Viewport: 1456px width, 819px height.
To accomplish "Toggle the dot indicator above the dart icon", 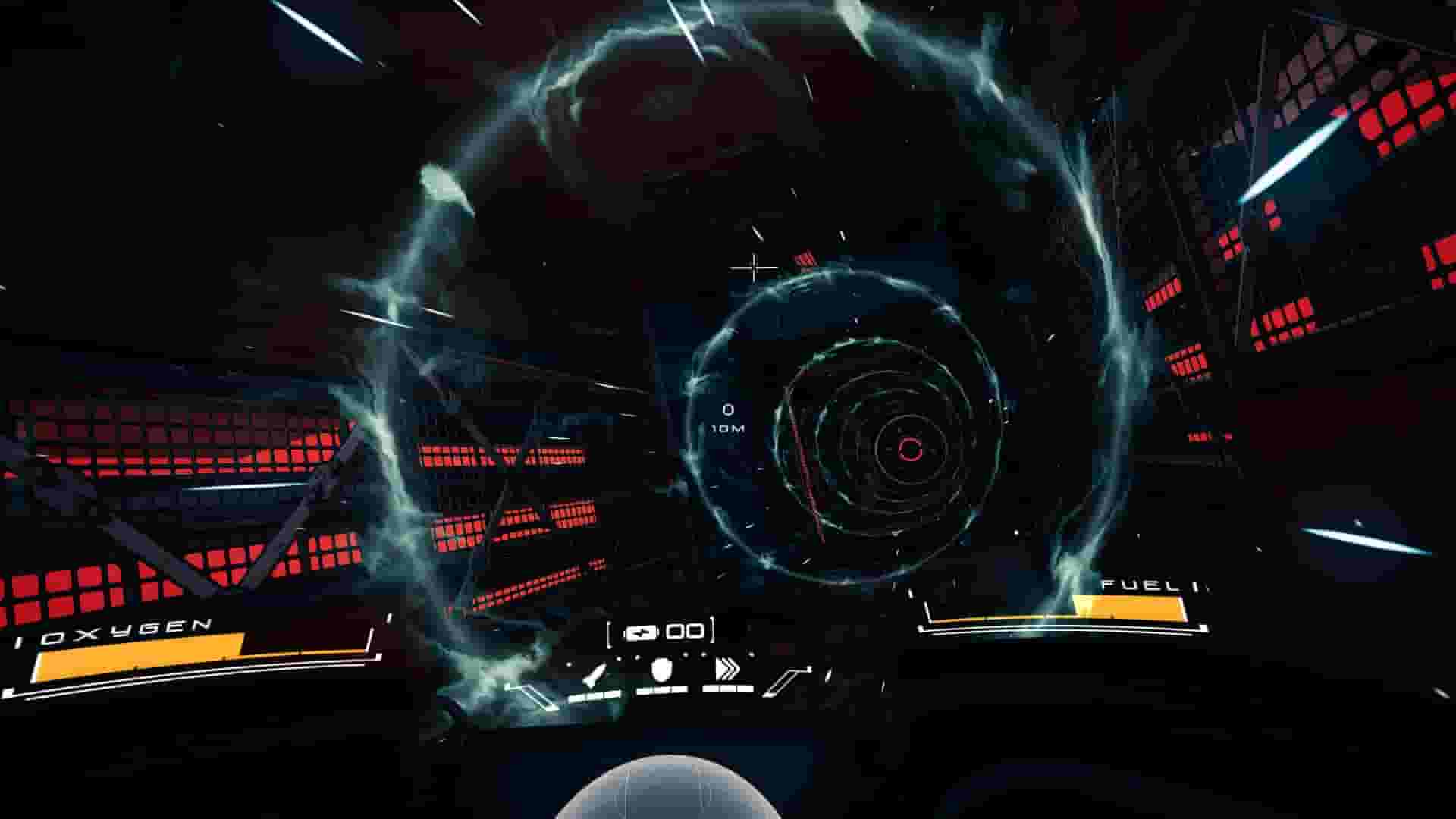I will [620, 657].
